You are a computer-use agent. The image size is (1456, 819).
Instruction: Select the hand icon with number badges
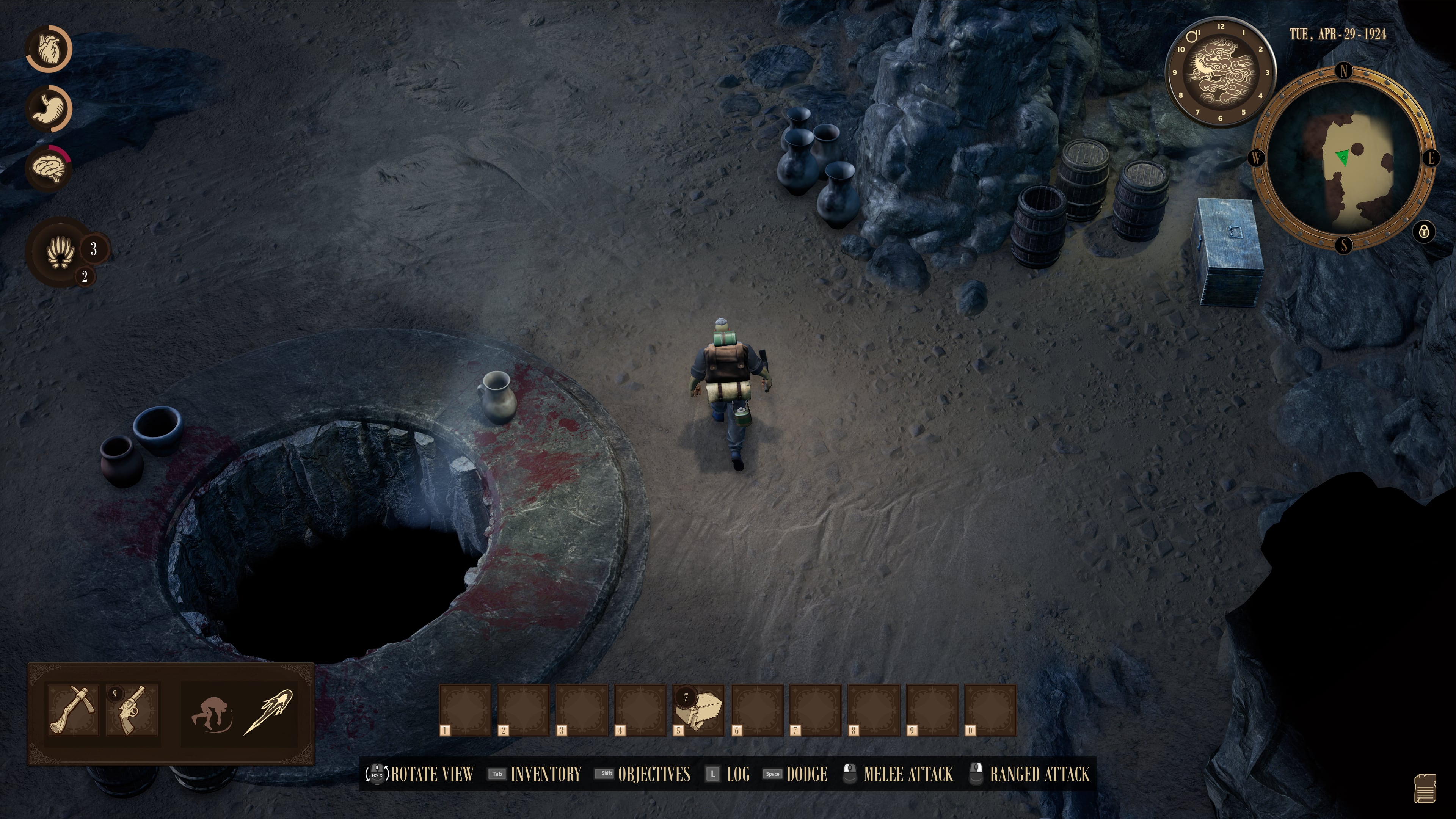61,251
